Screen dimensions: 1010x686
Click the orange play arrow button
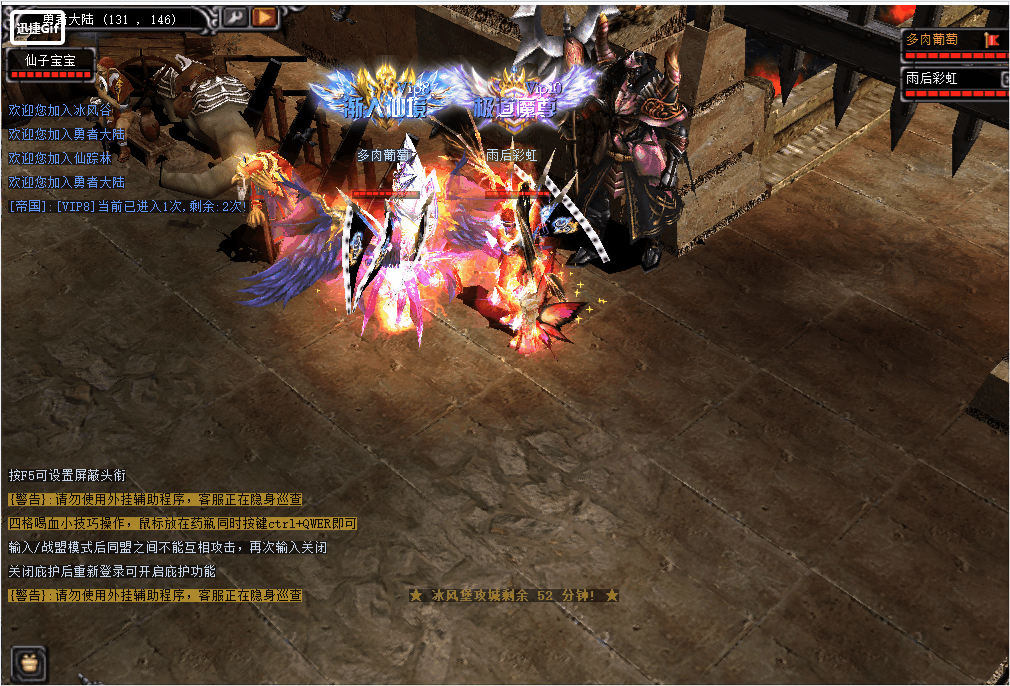pos(264,16)
